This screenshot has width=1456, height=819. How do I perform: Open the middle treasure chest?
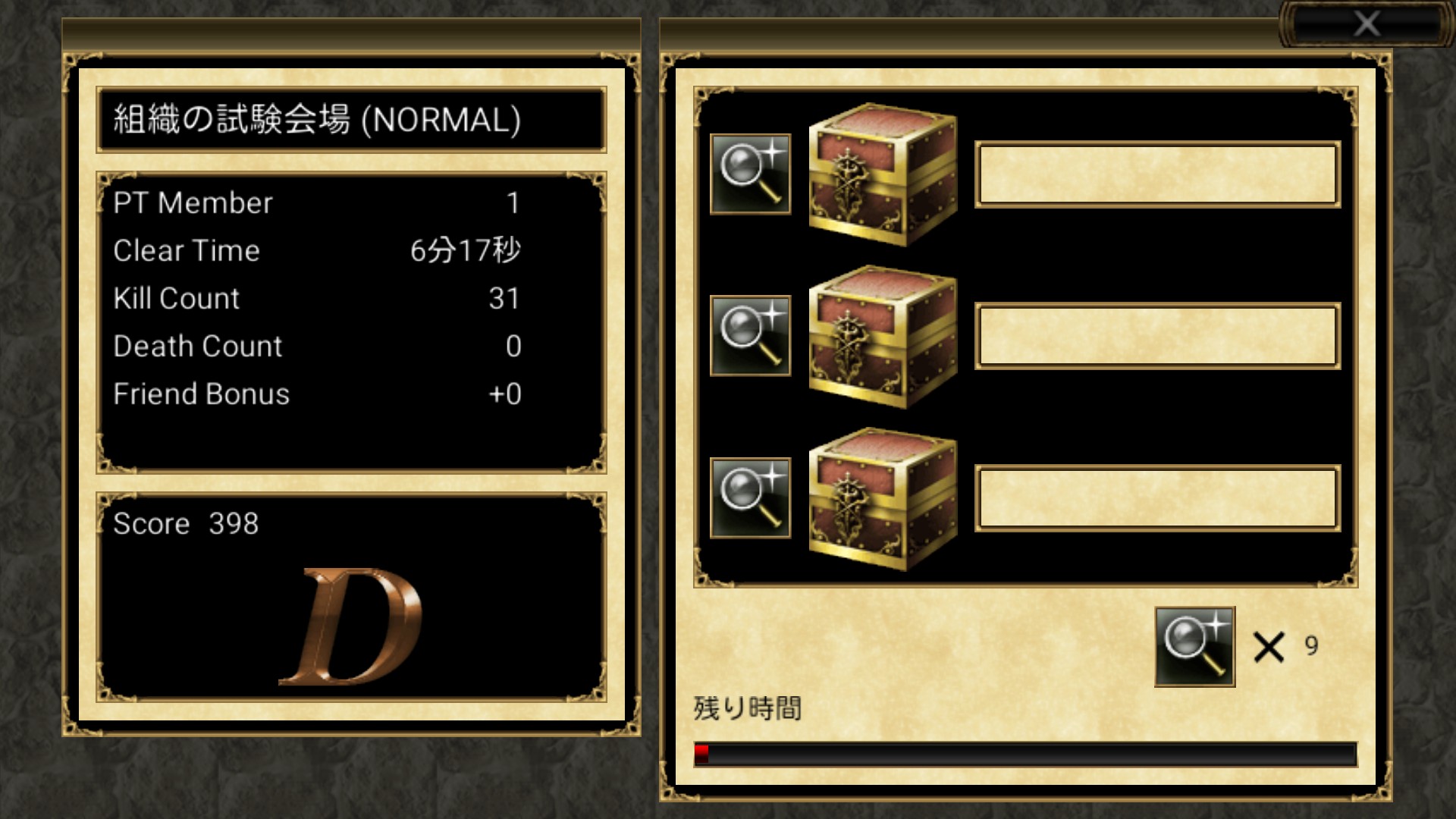883,337
